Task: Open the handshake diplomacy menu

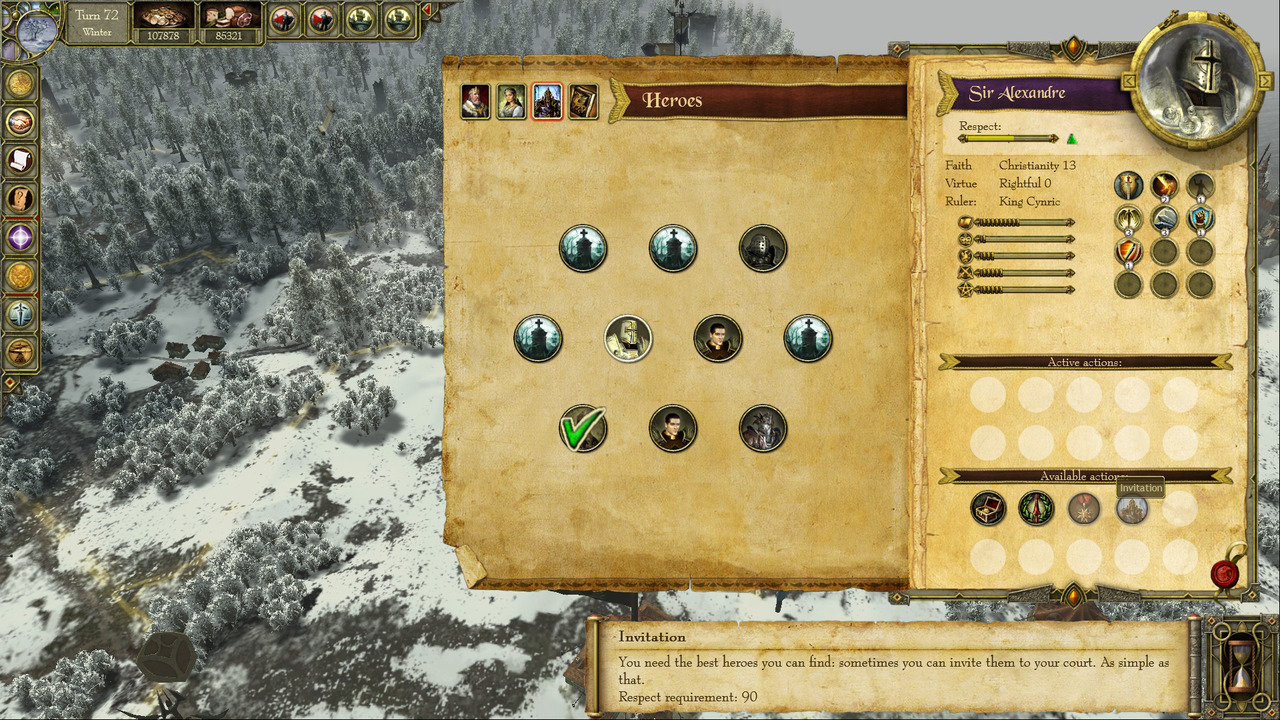Action: 20,122
